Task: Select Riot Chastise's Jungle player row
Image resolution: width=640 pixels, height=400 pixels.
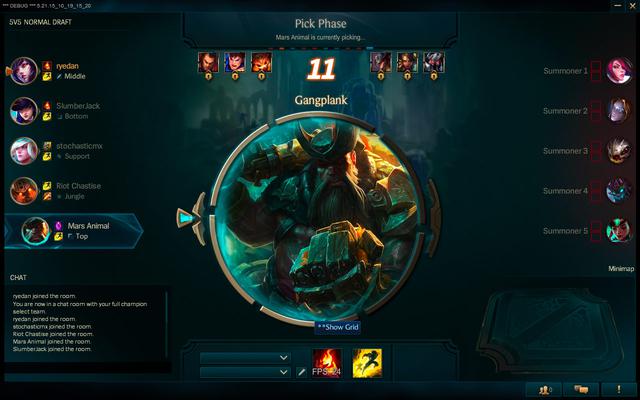Action: (x=70, y=190)
